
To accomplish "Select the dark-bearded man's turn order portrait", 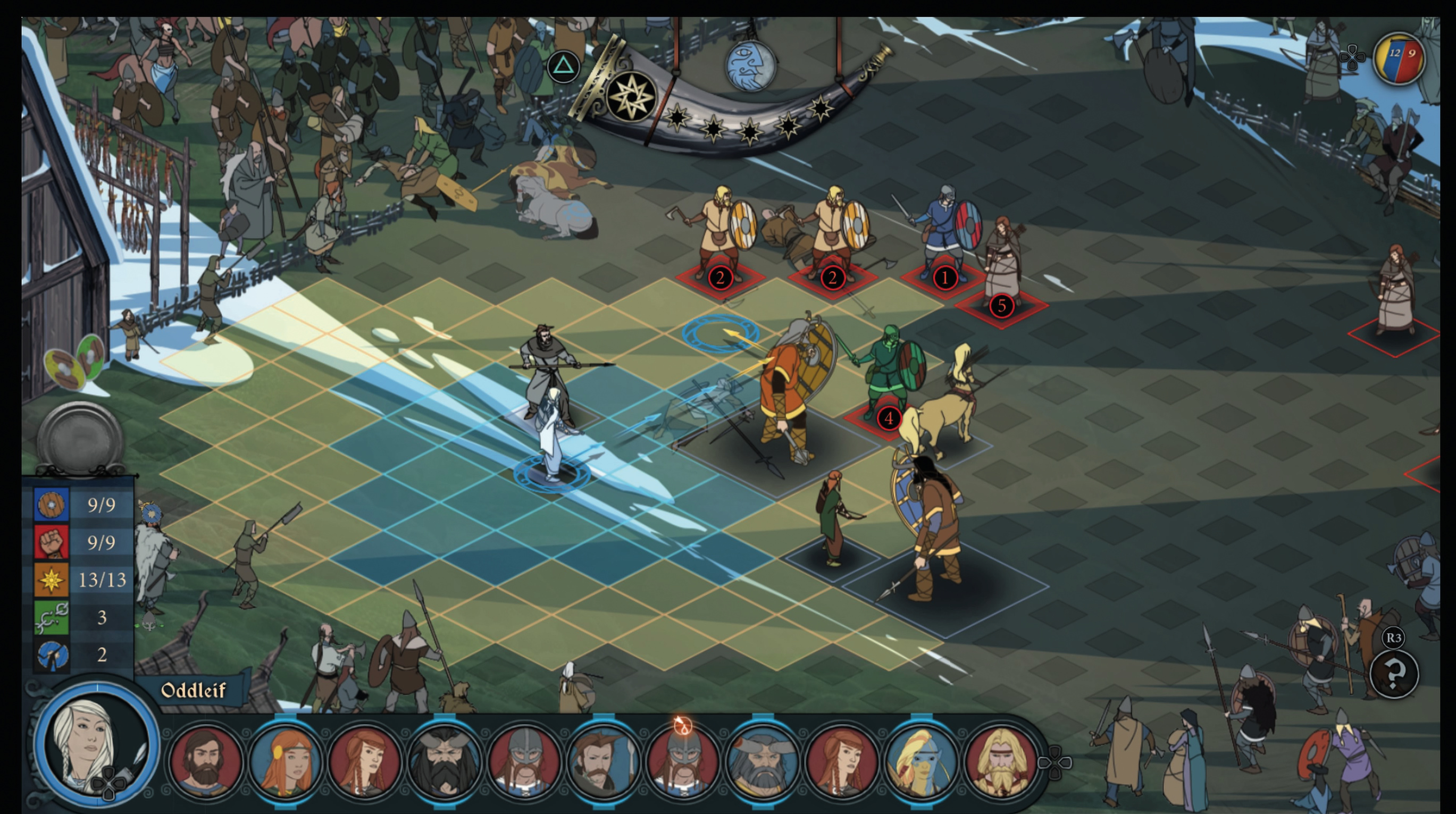I will click(206, 759).
